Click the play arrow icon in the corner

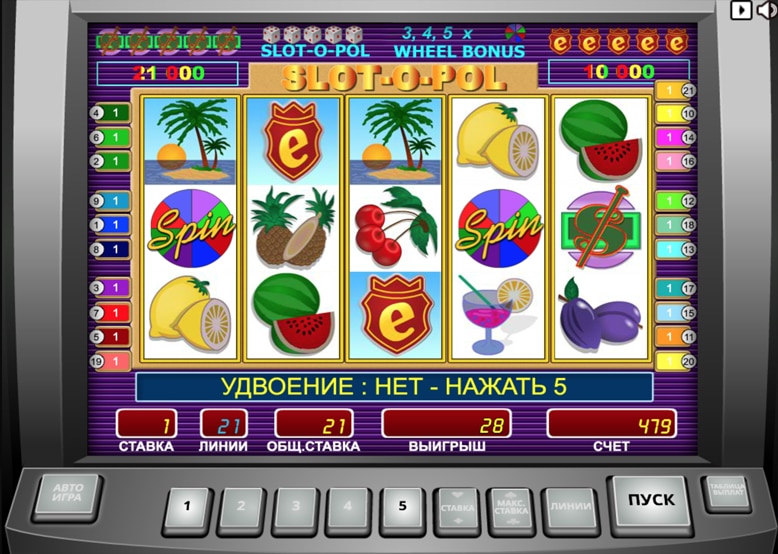[741, 9]
